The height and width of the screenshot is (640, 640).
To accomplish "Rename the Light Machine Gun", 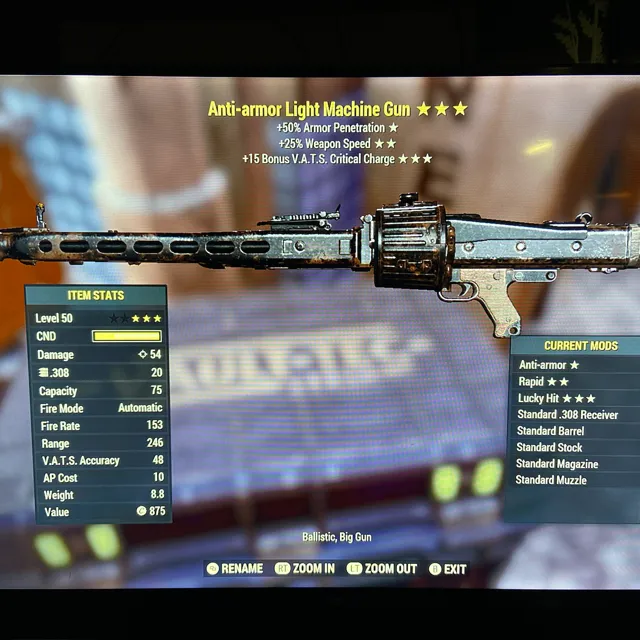I will tap(235, 569).
